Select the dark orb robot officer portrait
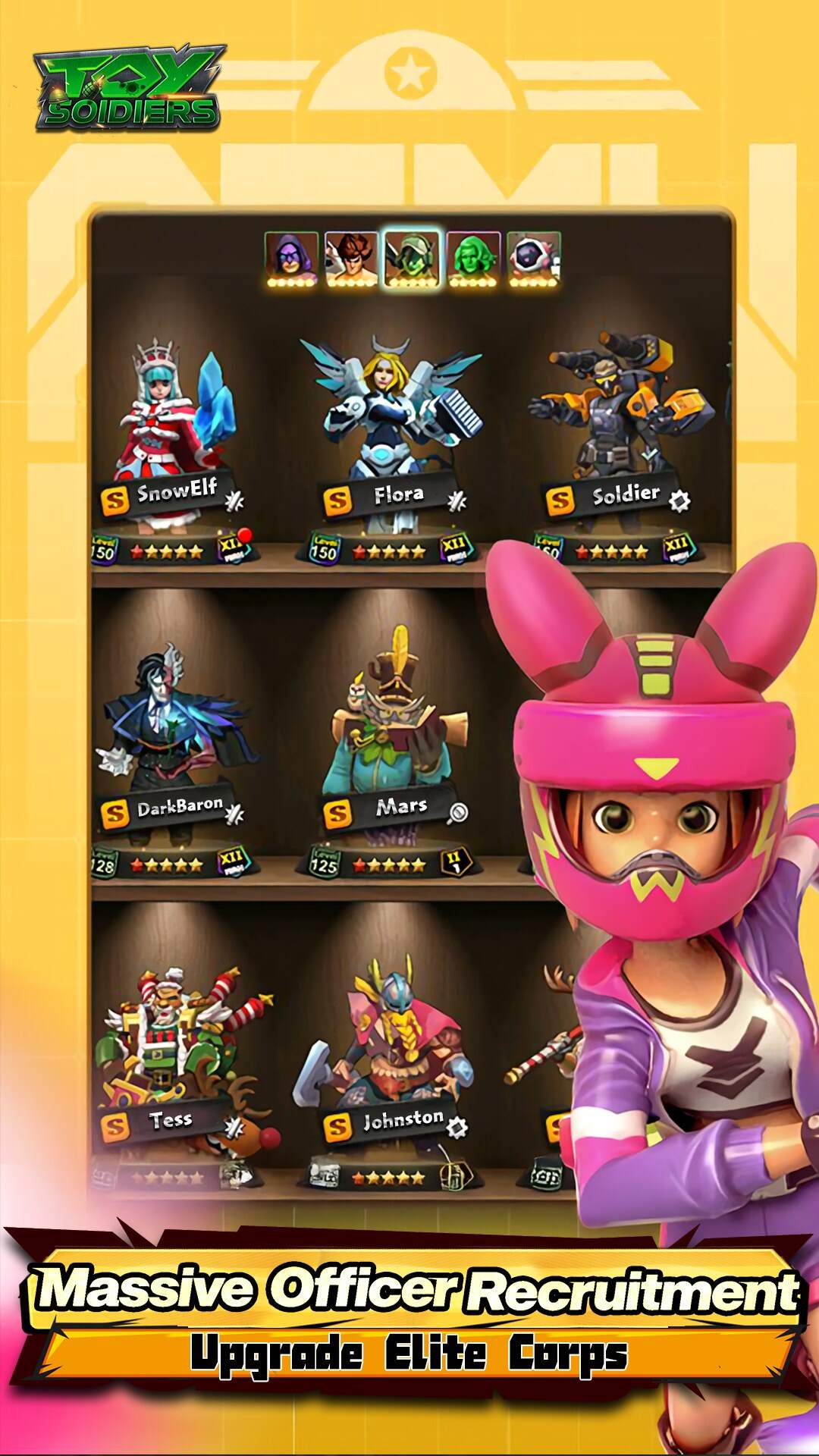 coord(534,258)
